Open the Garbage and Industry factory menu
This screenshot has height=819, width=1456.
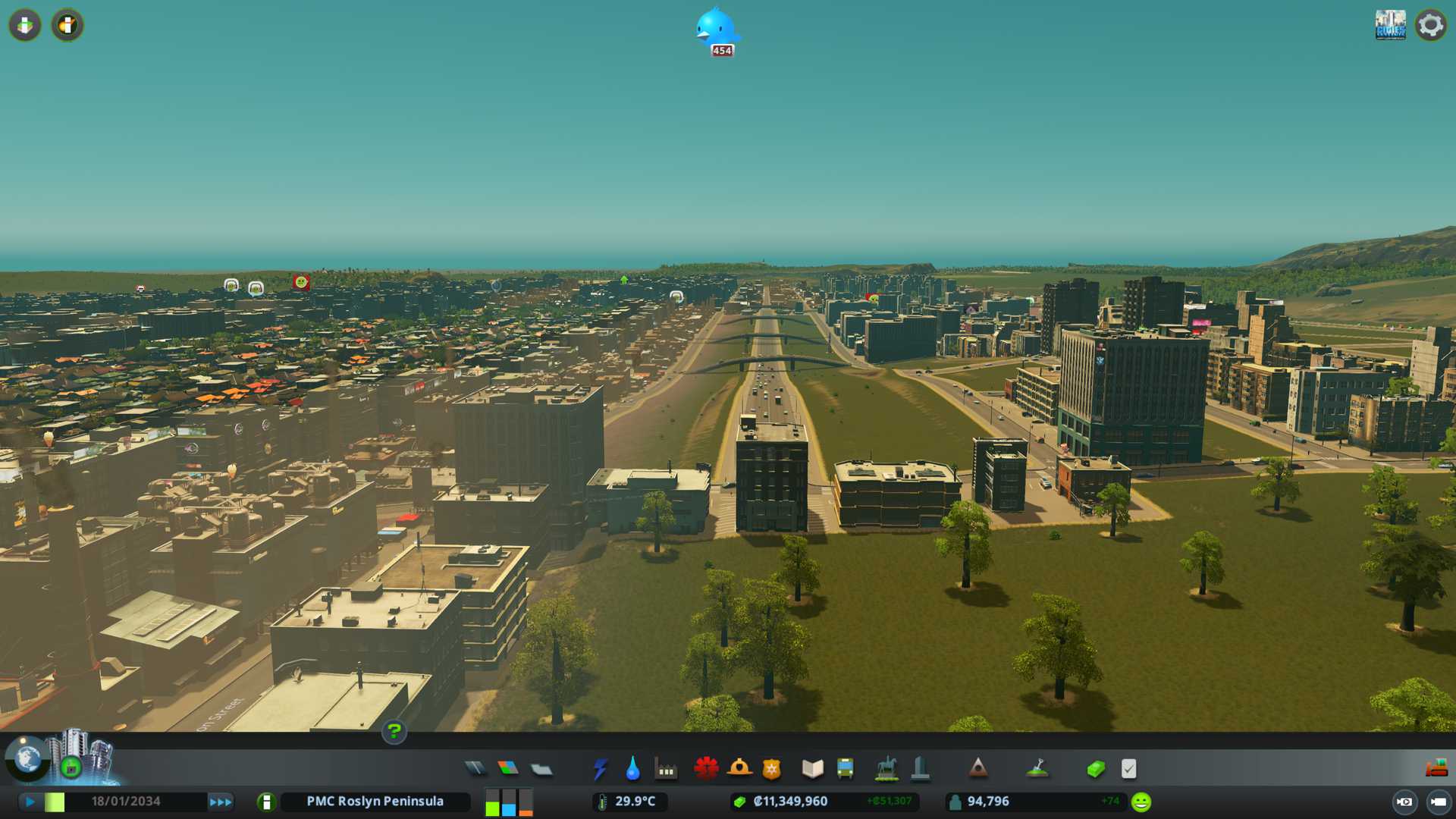point(666,769)
